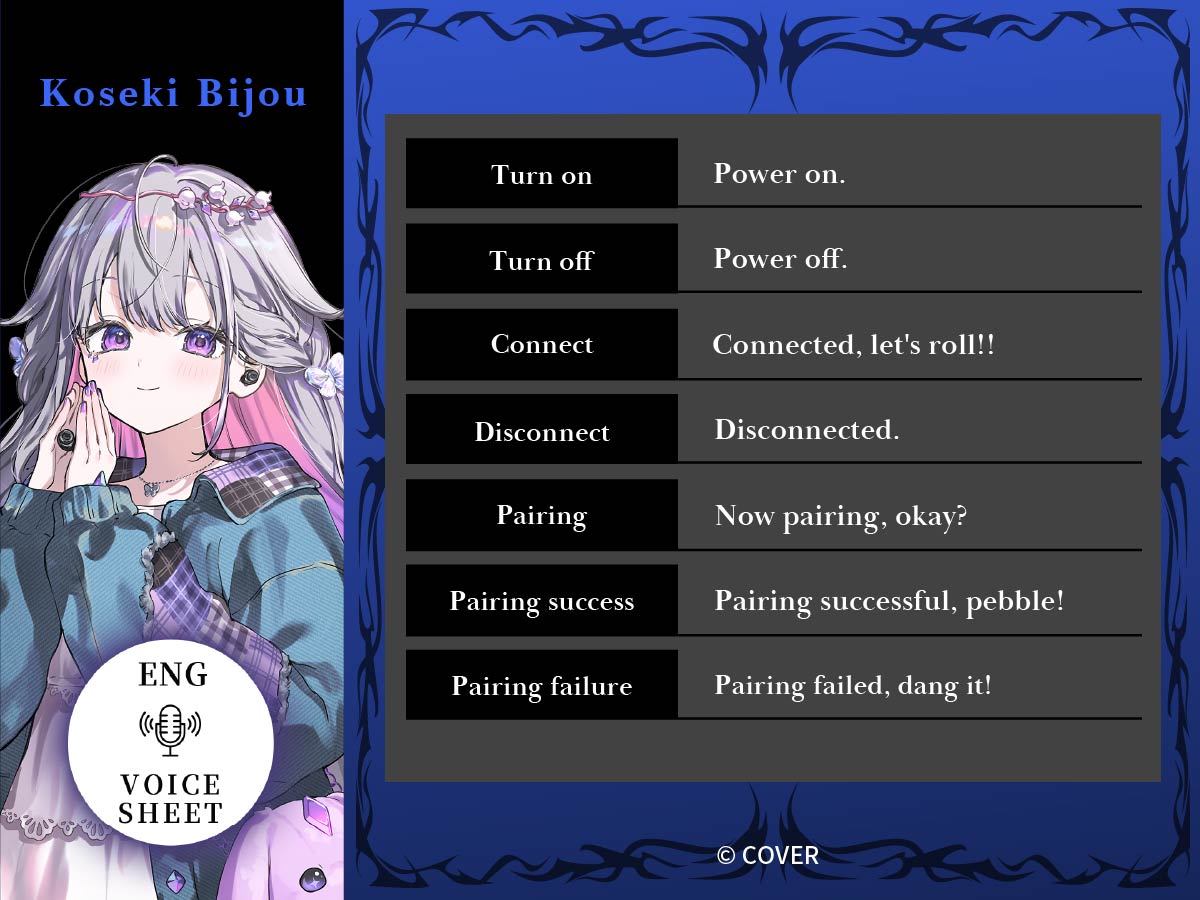1200x900 pixels.
Task: Click the Connect voice entry
Action: 542,345
